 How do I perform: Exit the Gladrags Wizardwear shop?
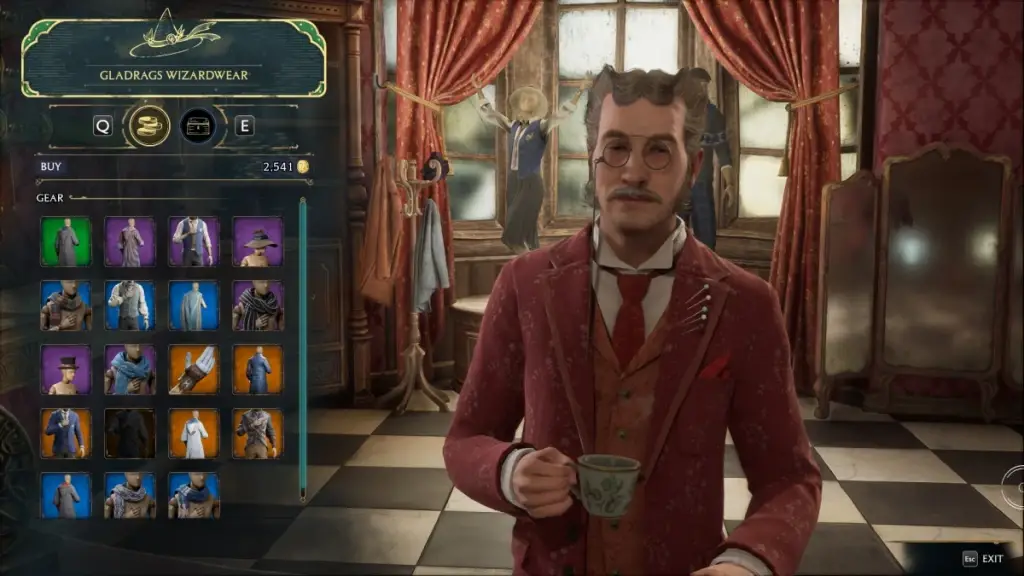tap(983, 559)
